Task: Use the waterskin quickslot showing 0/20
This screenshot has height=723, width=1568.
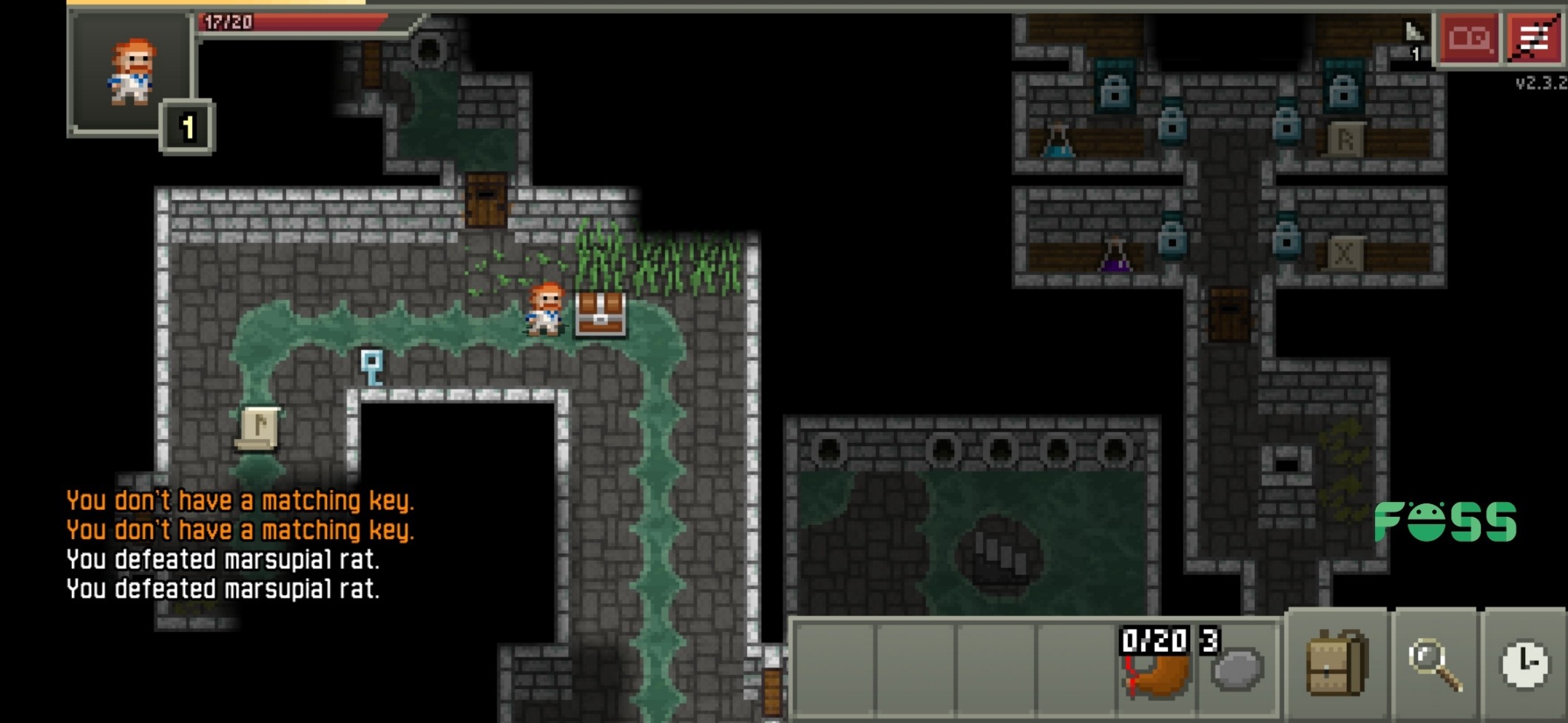Action: click(x=1156, y=666)
